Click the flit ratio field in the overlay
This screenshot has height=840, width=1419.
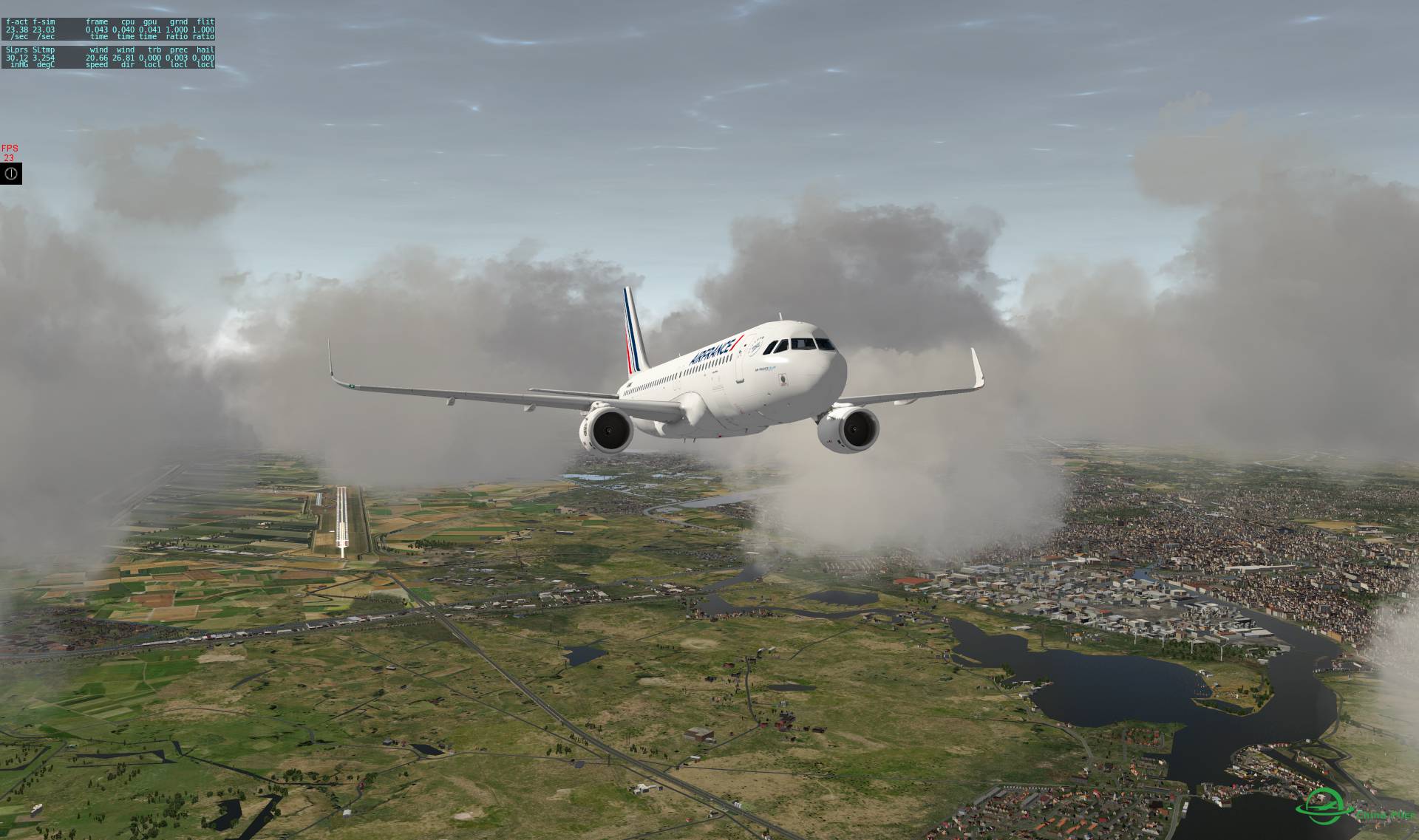pos(203,30)
